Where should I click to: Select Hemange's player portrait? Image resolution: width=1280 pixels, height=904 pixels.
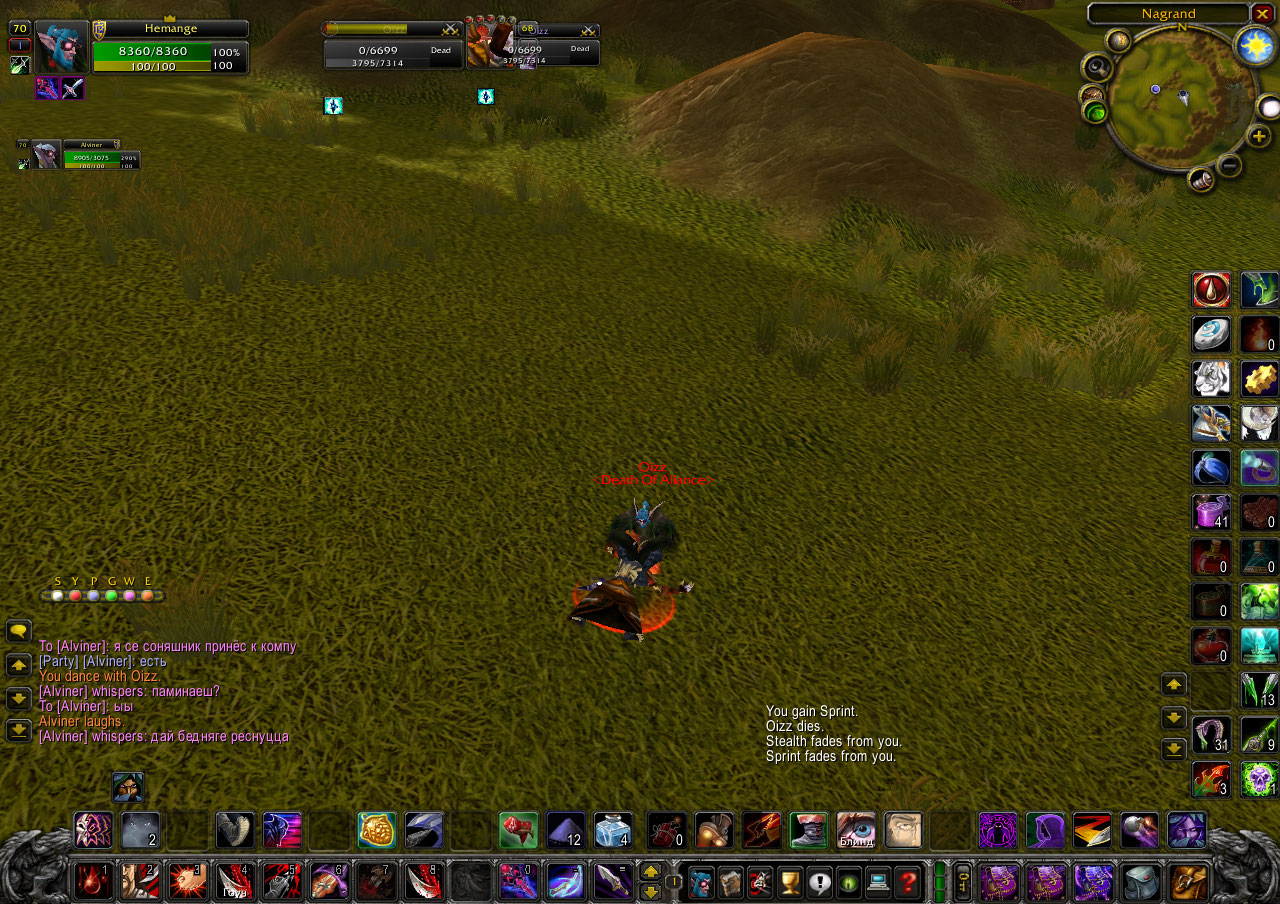point(62,46)
